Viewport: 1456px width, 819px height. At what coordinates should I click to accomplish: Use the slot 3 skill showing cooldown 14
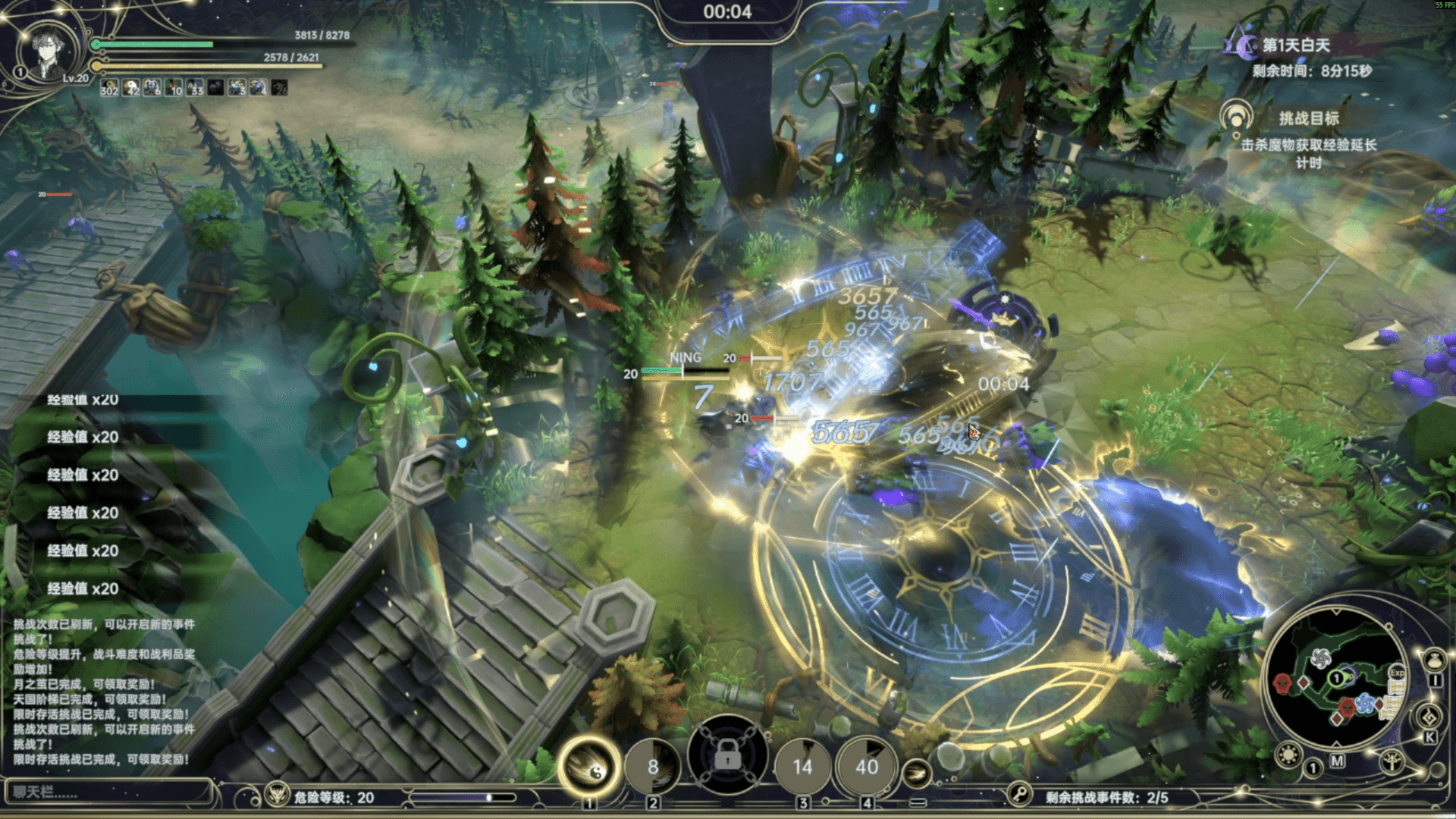pyautogui.click(x=802, y=767)
